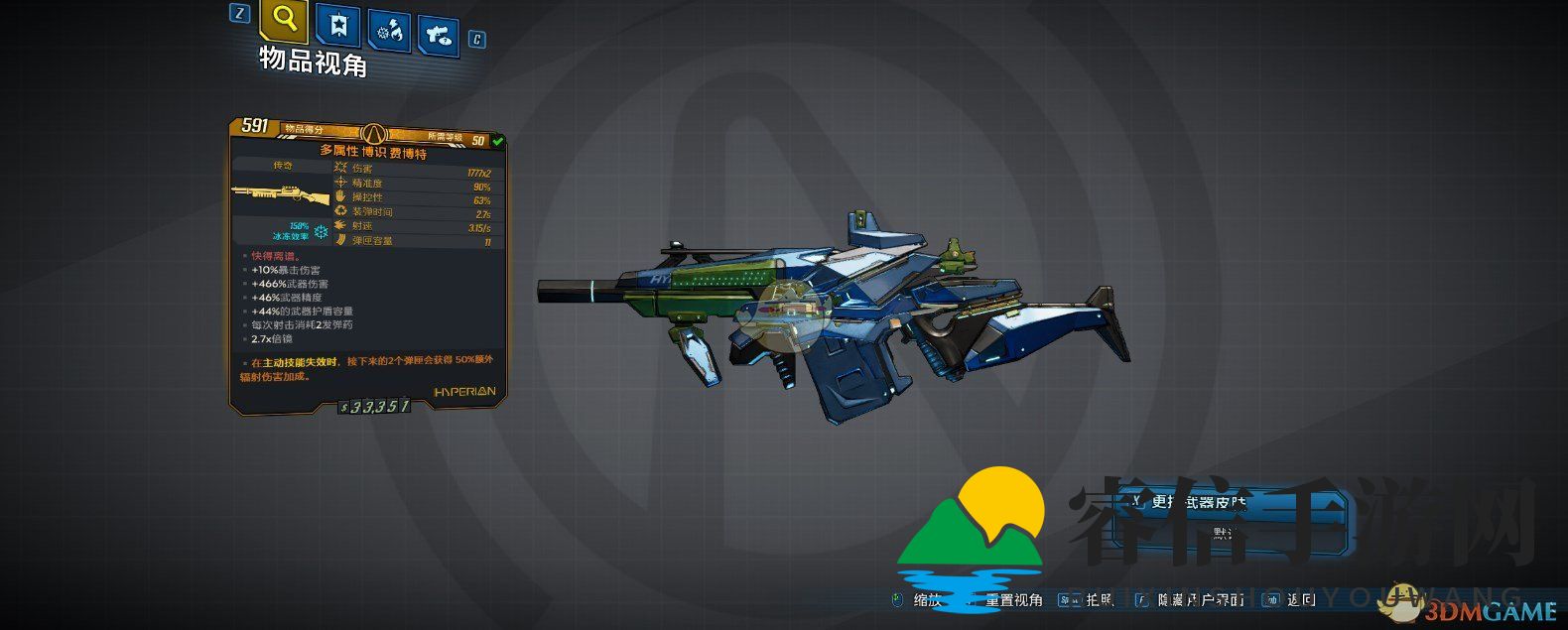Select the magnifying glass item view tab
The height and width of the screenshot is (630, 1568).
284,20
